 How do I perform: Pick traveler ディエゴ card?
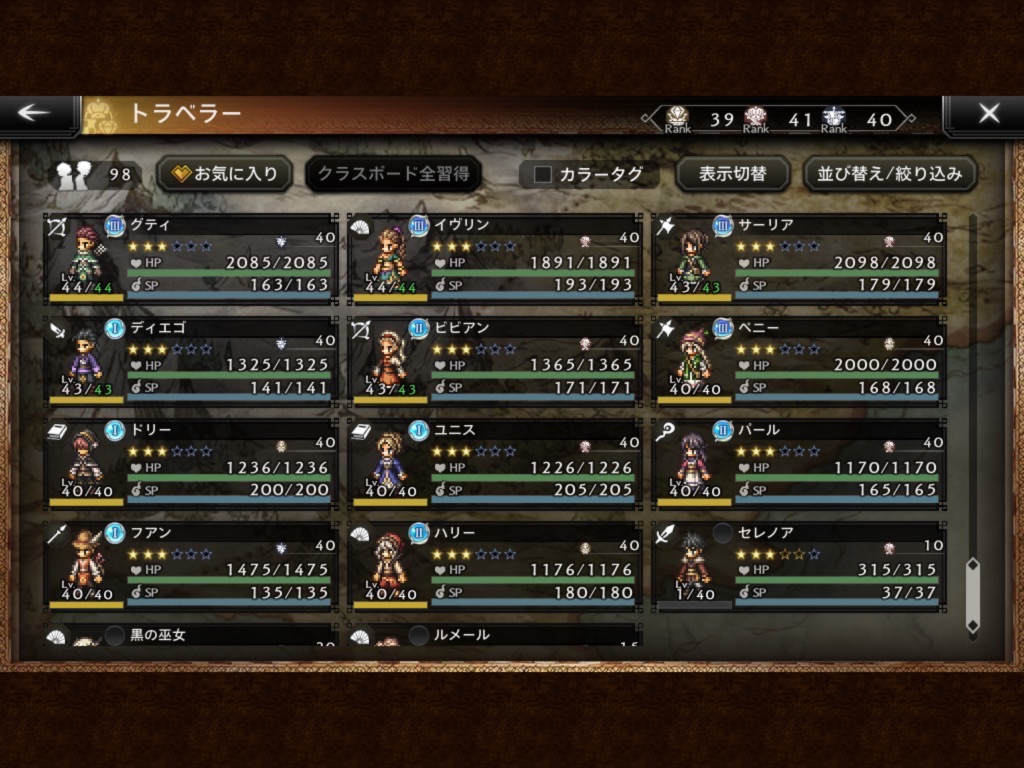pyautogui.click(x=192, y=360)
